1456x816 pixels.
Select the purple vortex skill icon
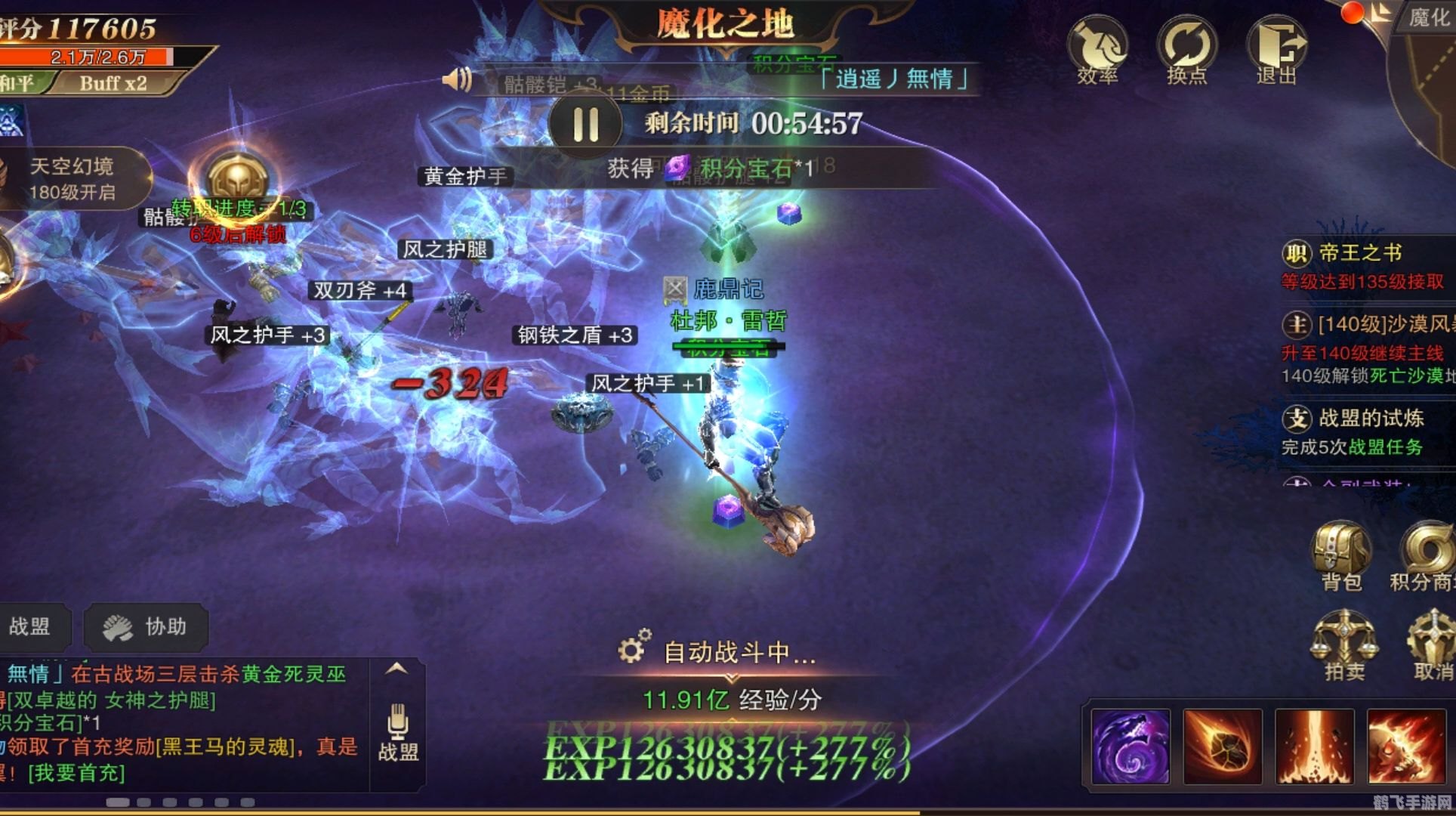coord(1131,748)
